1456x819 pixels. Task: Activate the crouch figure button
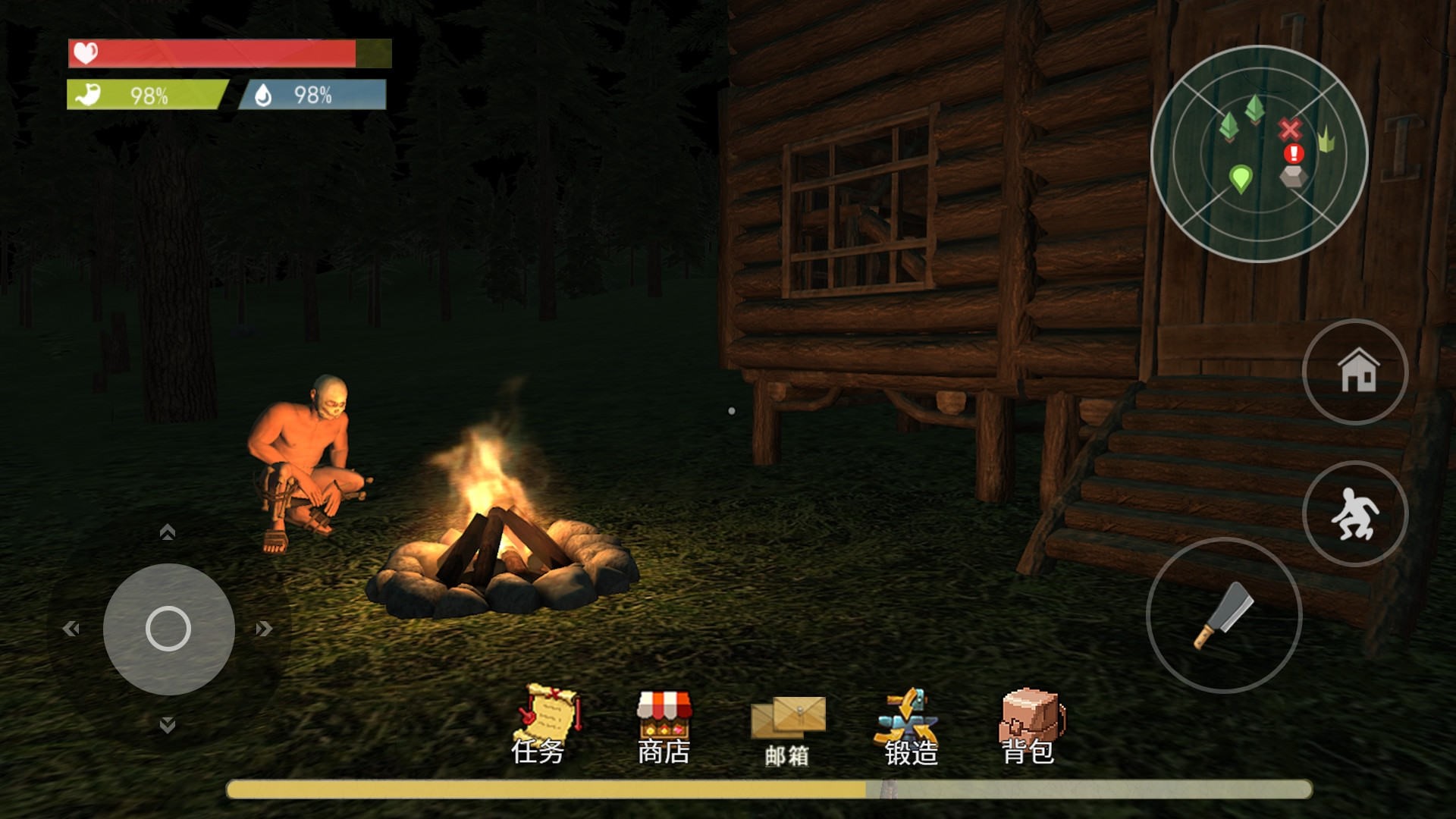pos(1354,513)
